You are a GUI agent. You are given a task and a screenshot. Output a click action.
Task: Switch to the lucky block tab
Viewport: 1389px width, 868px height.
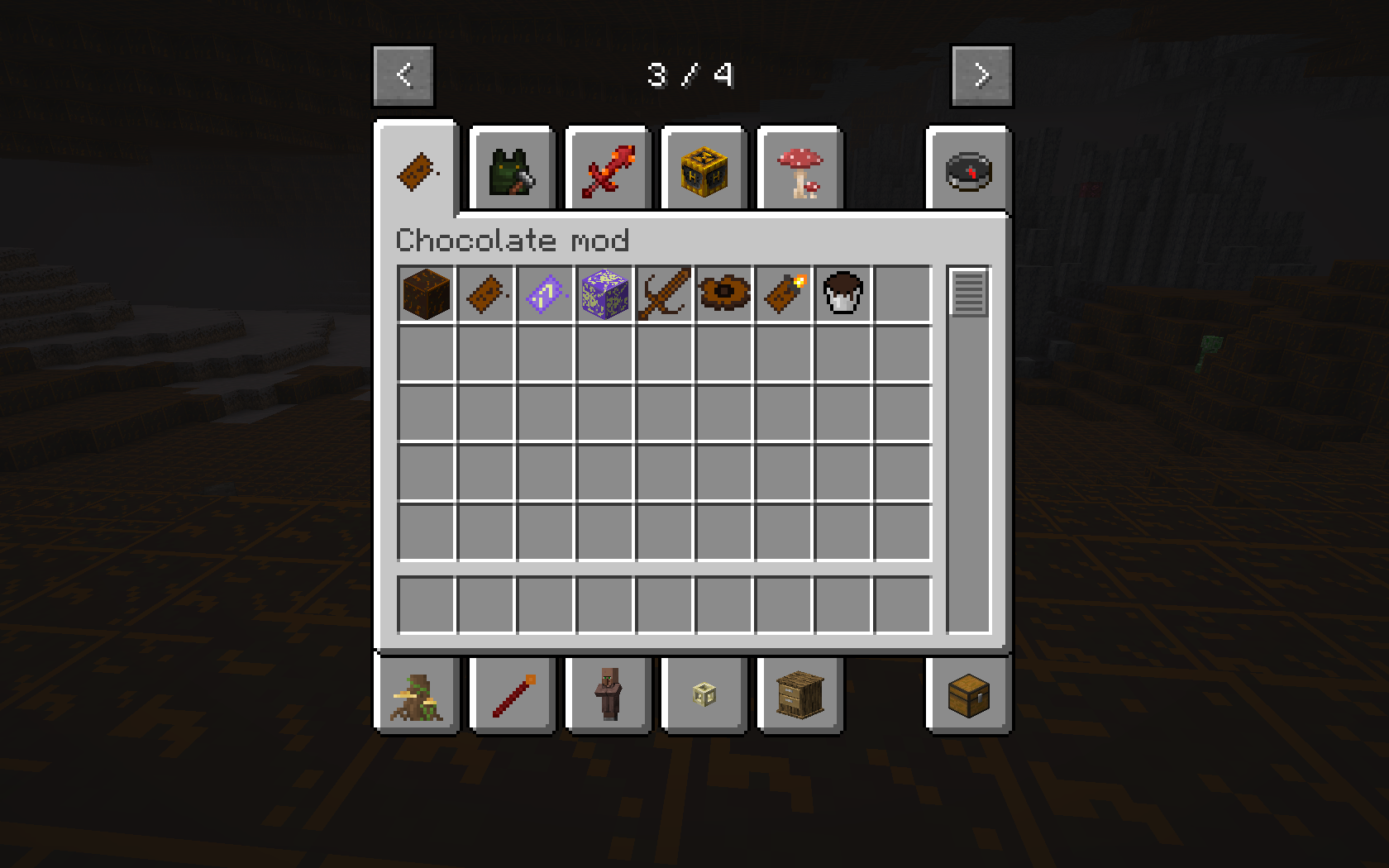click(x=703, y=169)
